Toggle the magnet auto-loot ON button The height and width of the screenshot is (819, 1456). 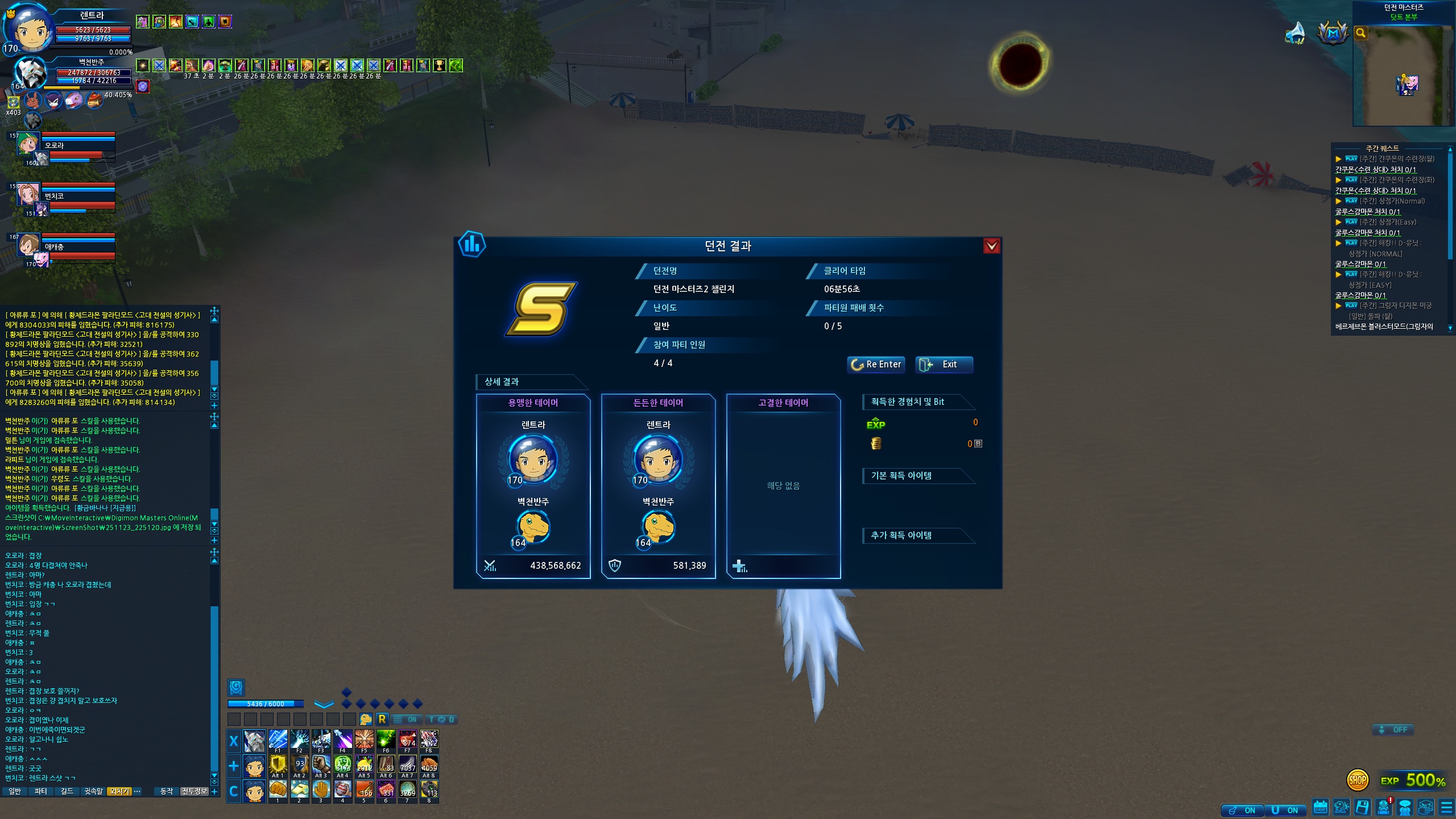click(x=1285, y=810)
